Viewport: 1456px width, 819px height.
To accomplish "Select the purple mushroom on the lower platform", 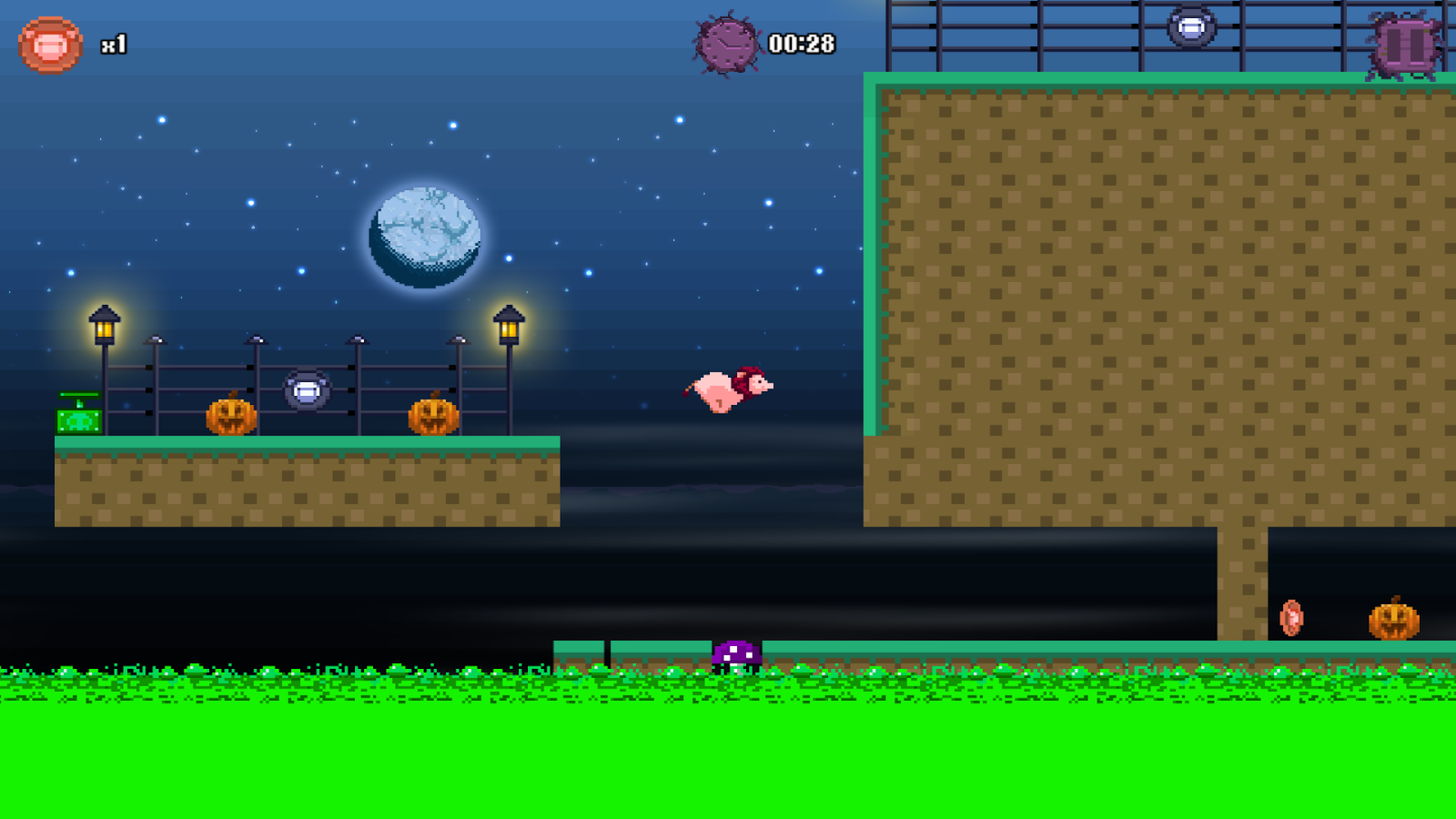I will coord(735,653).
